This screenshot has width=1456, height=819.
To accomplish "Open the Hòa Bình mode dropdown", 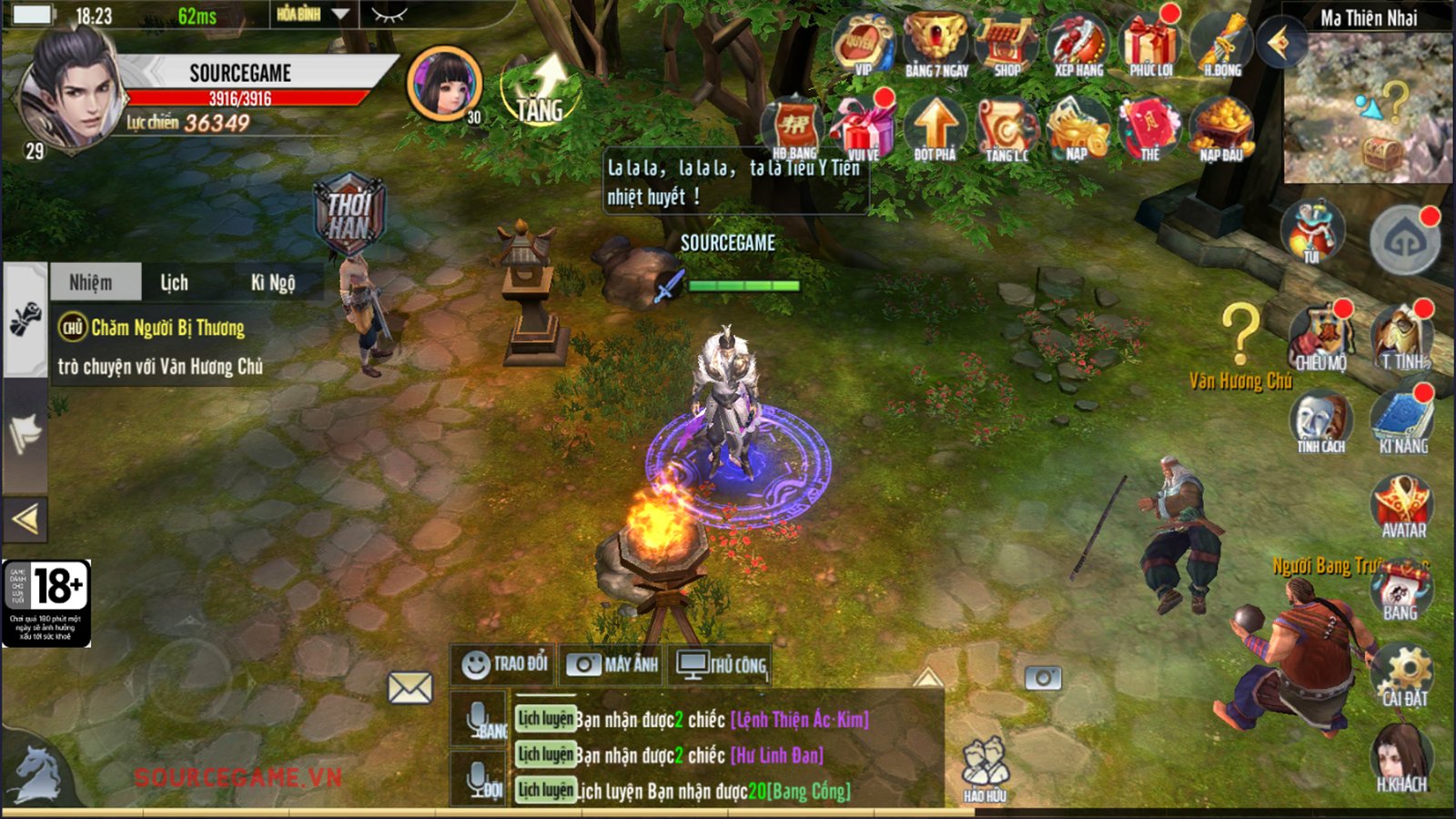I will point(312,15).
